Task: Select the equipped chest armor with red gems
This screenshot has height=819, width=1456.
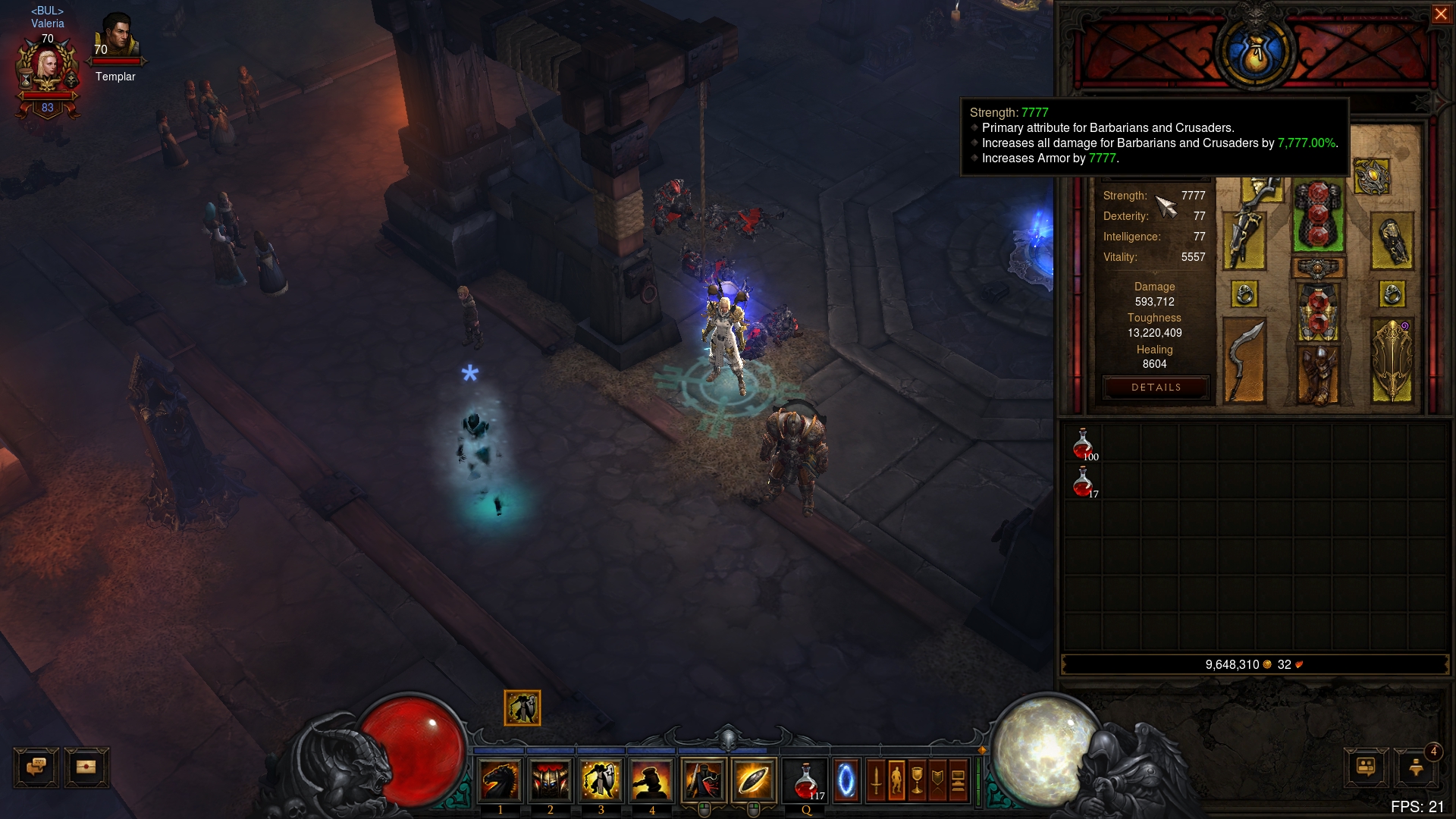Action: pyautogui.click(x=1318, y=216)
